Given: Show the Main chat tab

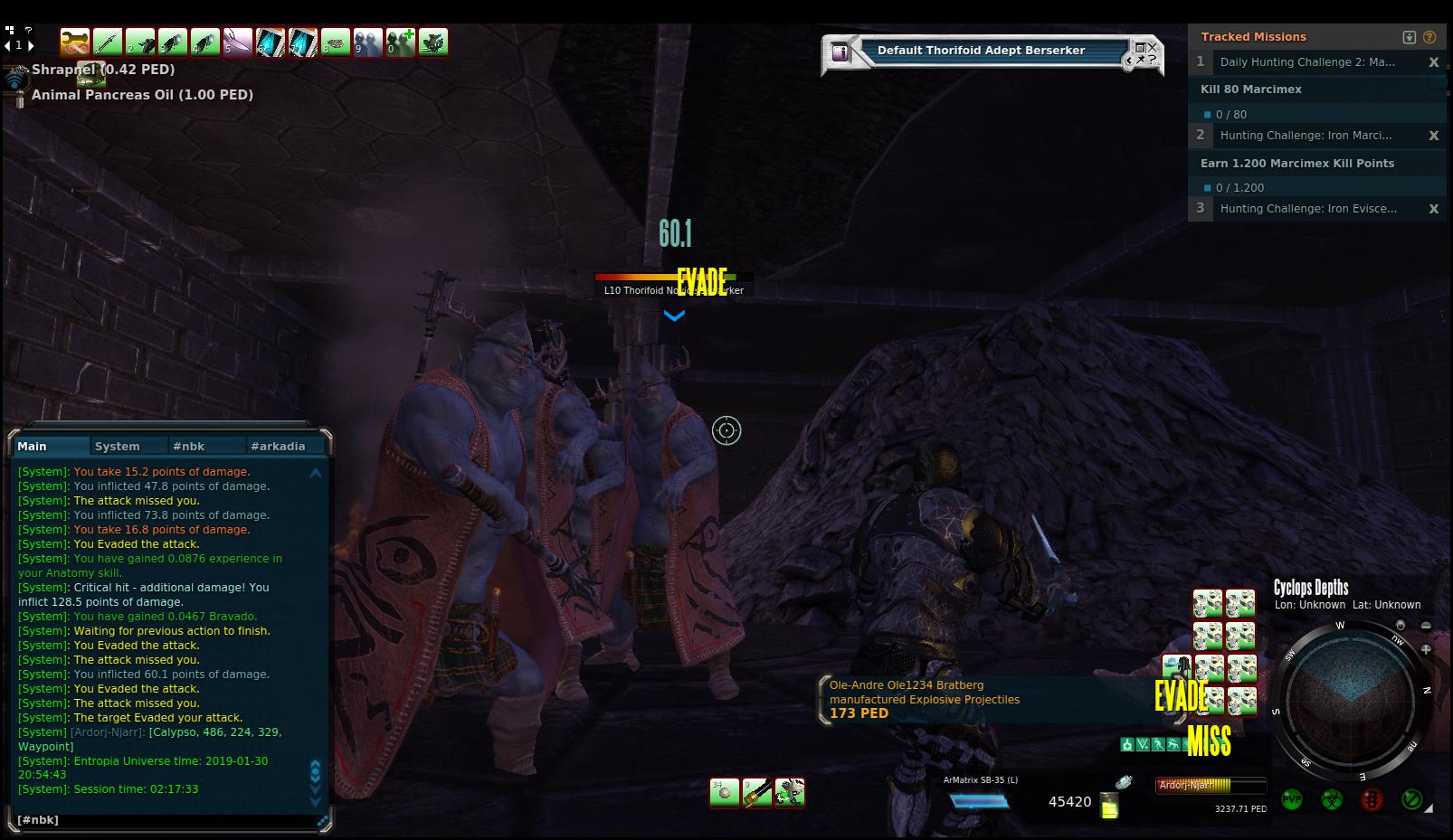Looking at the screenshot, I should 33,446.
